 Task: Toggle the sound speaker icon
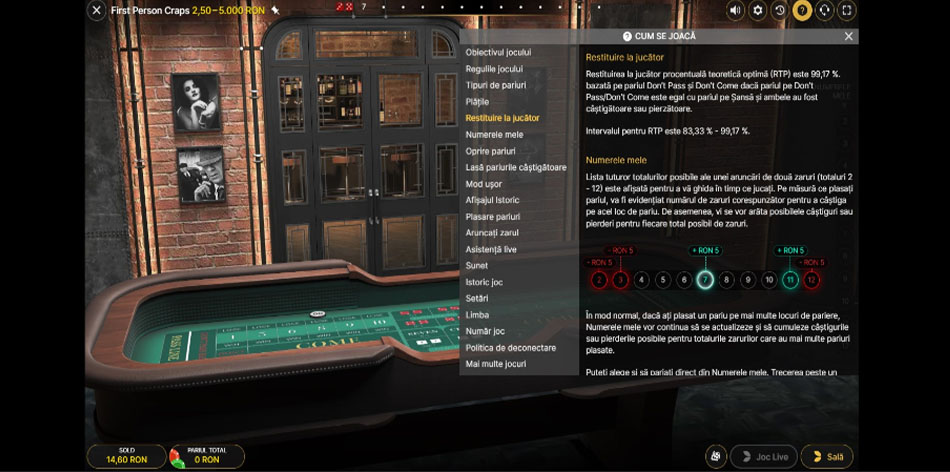736,10
